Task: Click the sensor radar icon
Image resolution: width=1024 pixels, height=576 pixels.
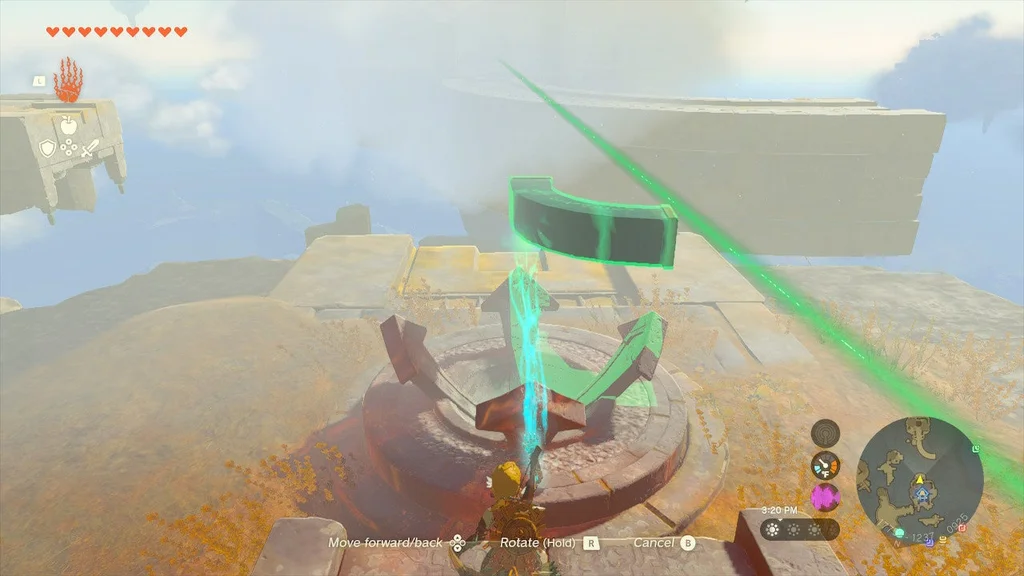Action: click(x=825, y=434)
